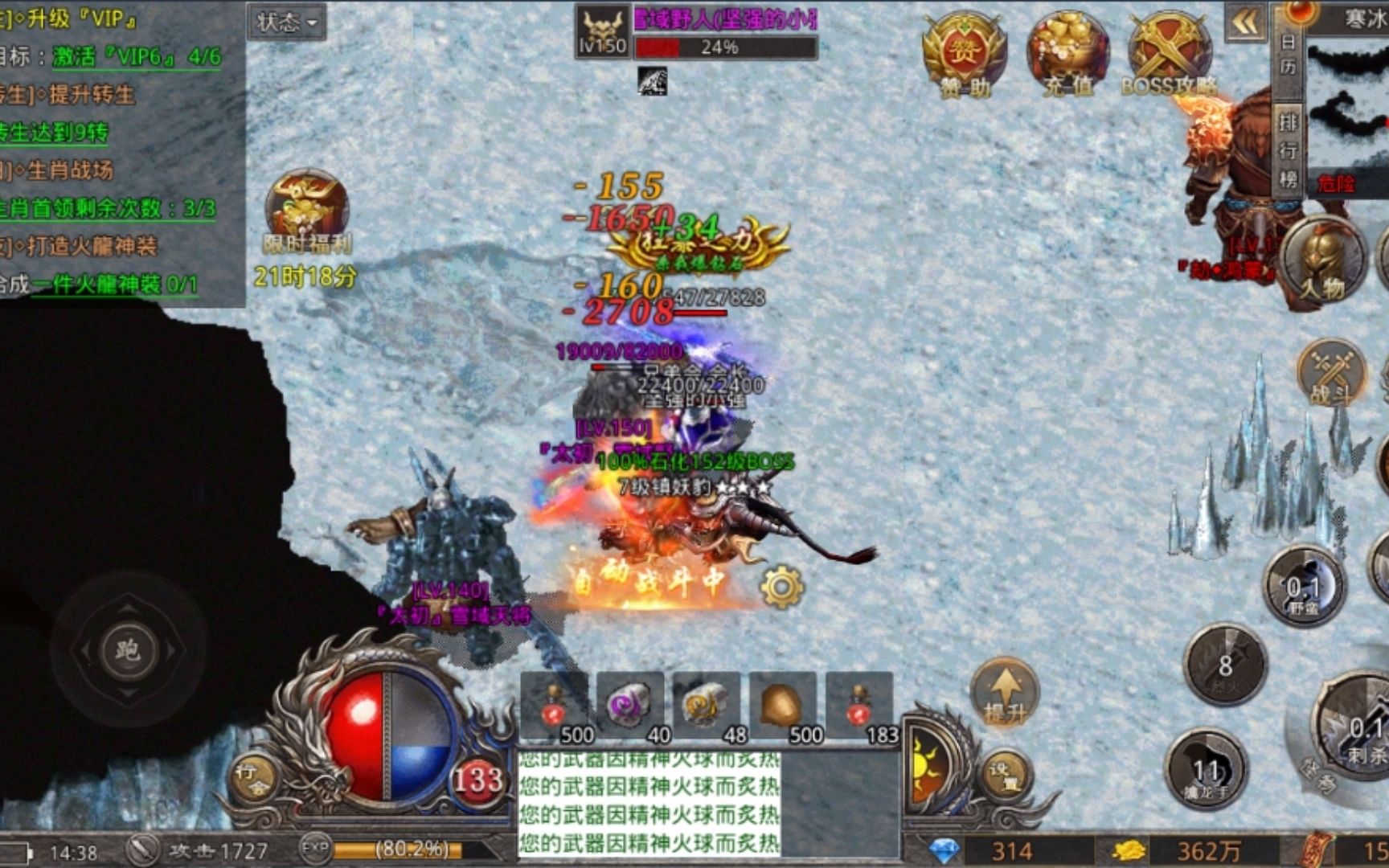Open the 战斗 combat button
1389x868 pixels.
tap(1332, 372)
